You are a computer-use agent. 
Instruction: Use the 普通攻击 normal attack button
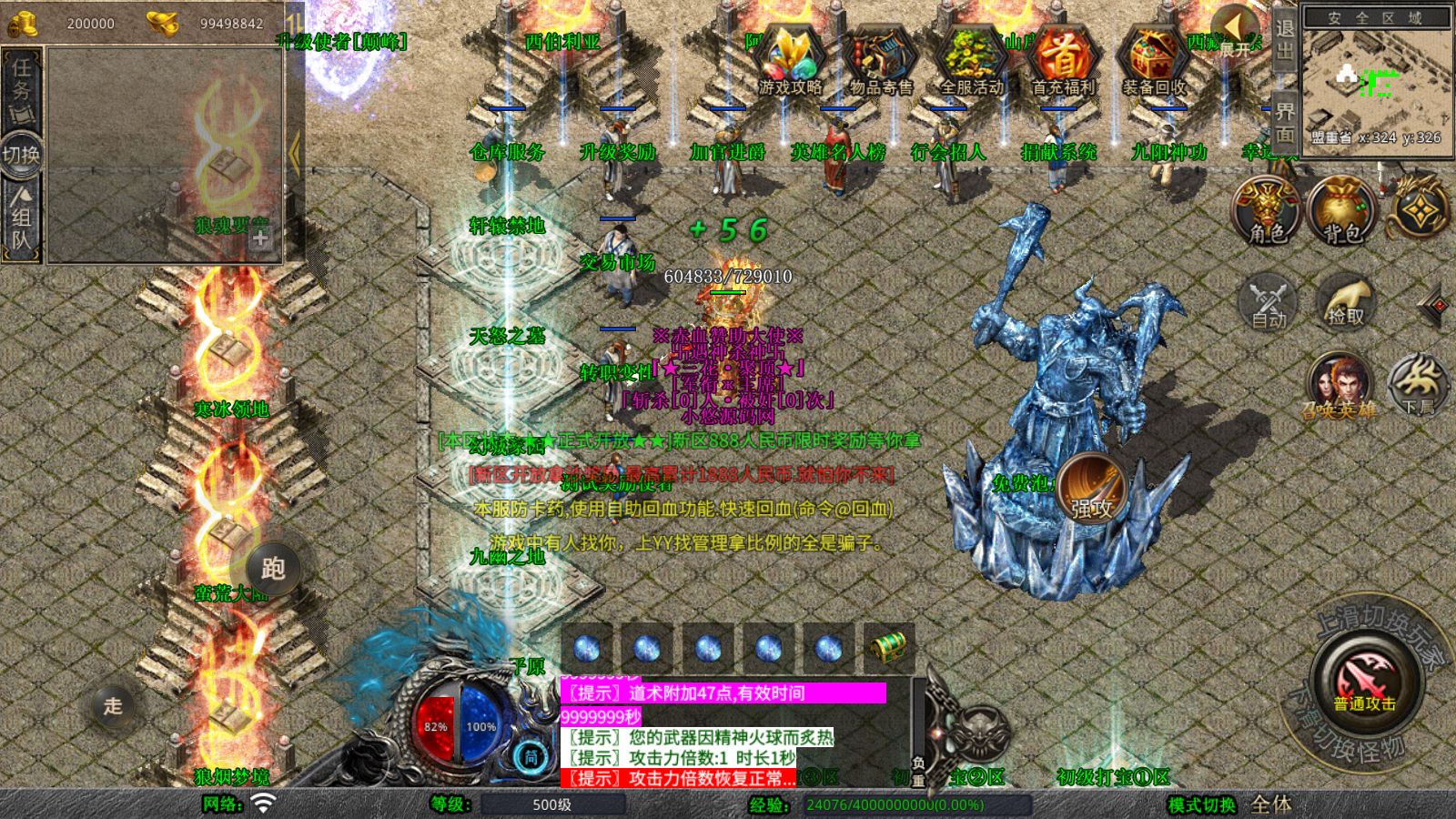coord(1365,682)
